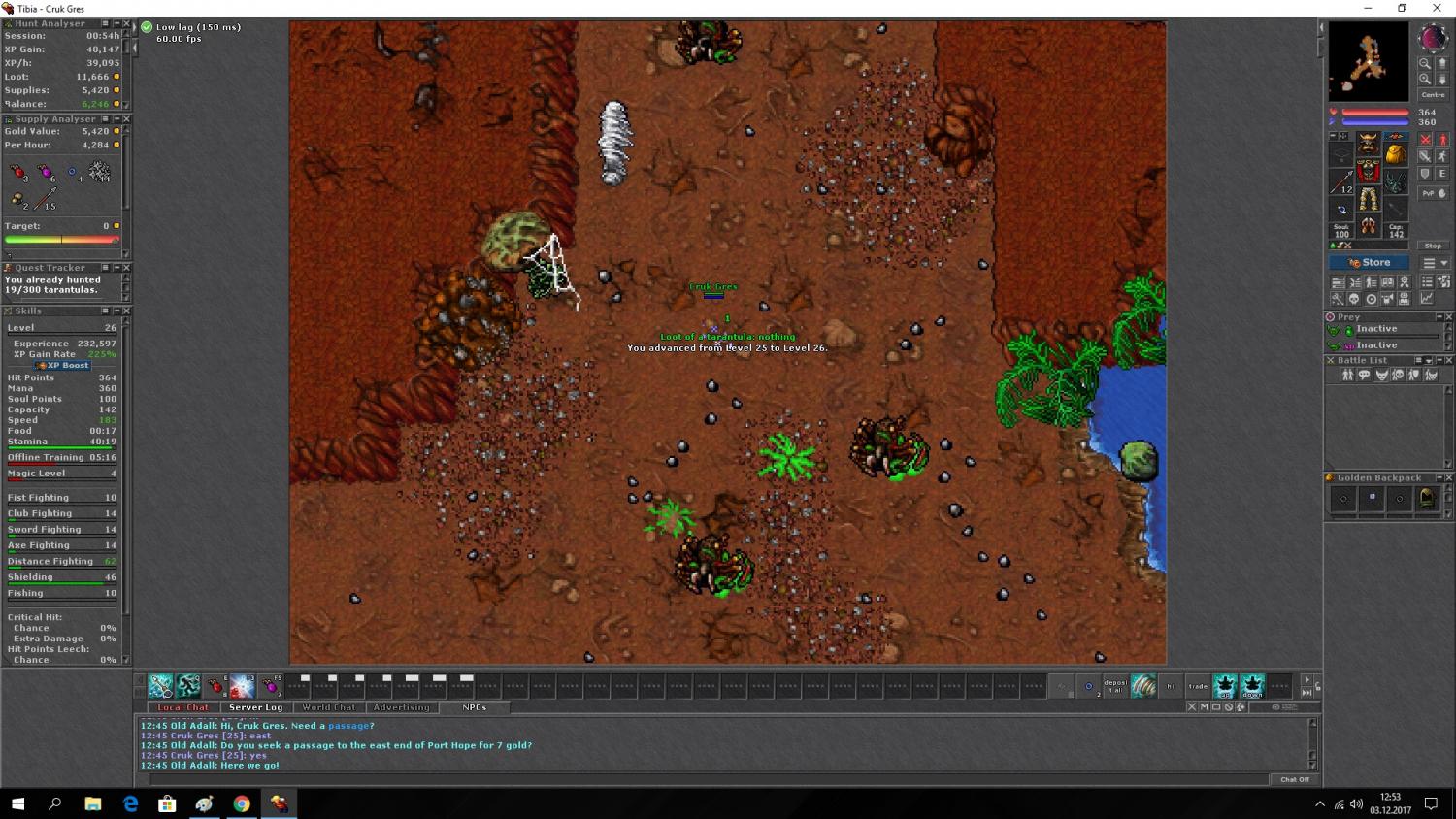
Task: Open the Store
Action: click(x=1369, y=263)
